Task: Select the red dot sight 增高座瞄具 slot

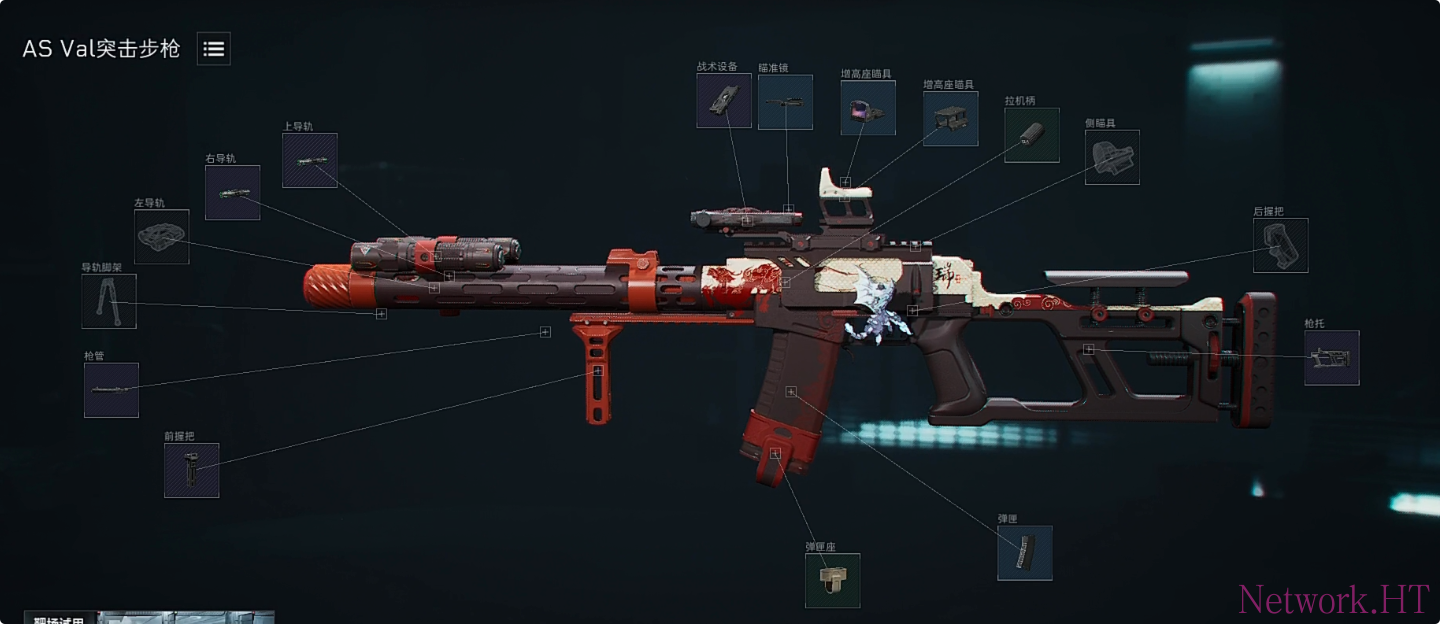Action: pos(867,108)
